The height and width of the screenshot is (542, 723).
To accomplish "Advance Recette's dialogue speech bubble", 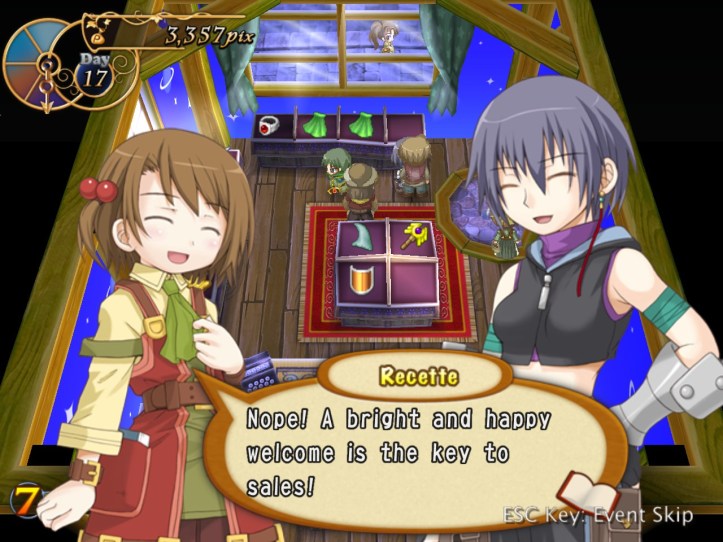I will (400, 450).
